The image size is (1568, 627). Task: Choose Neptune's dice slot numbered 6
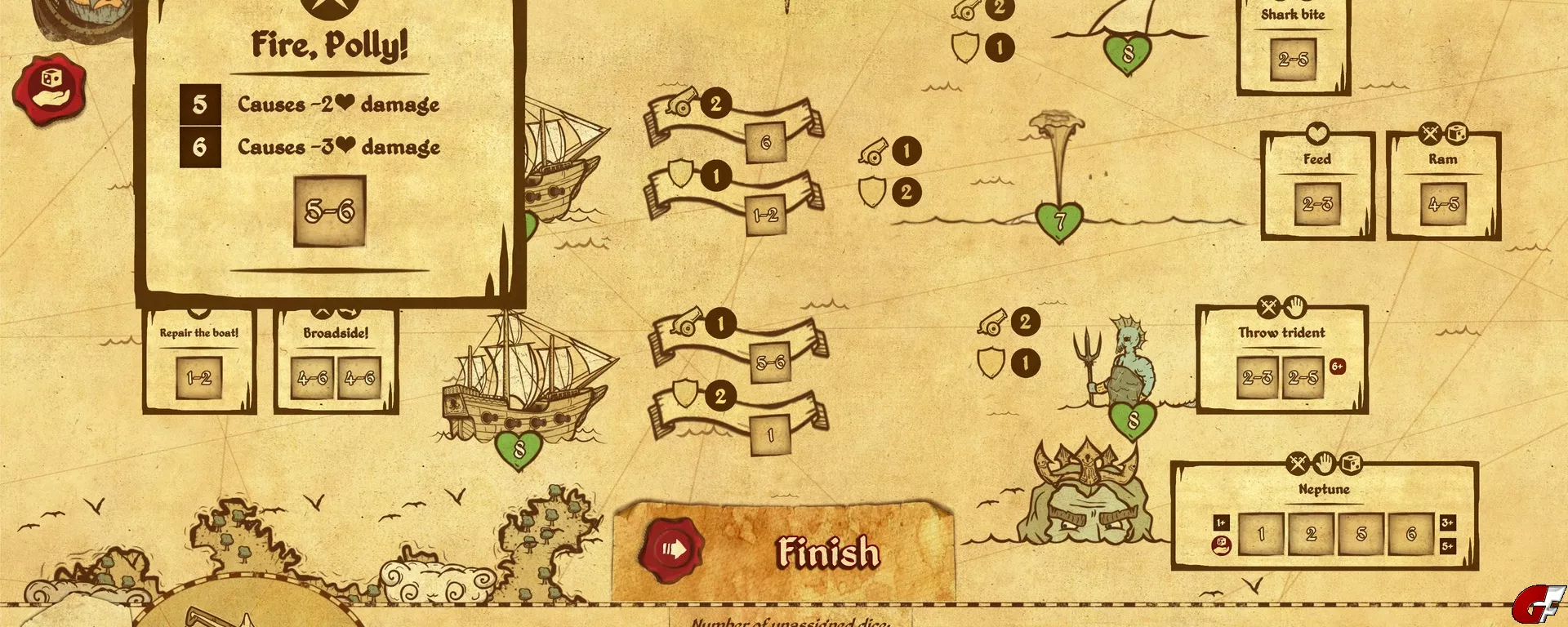click(1410, 535)
